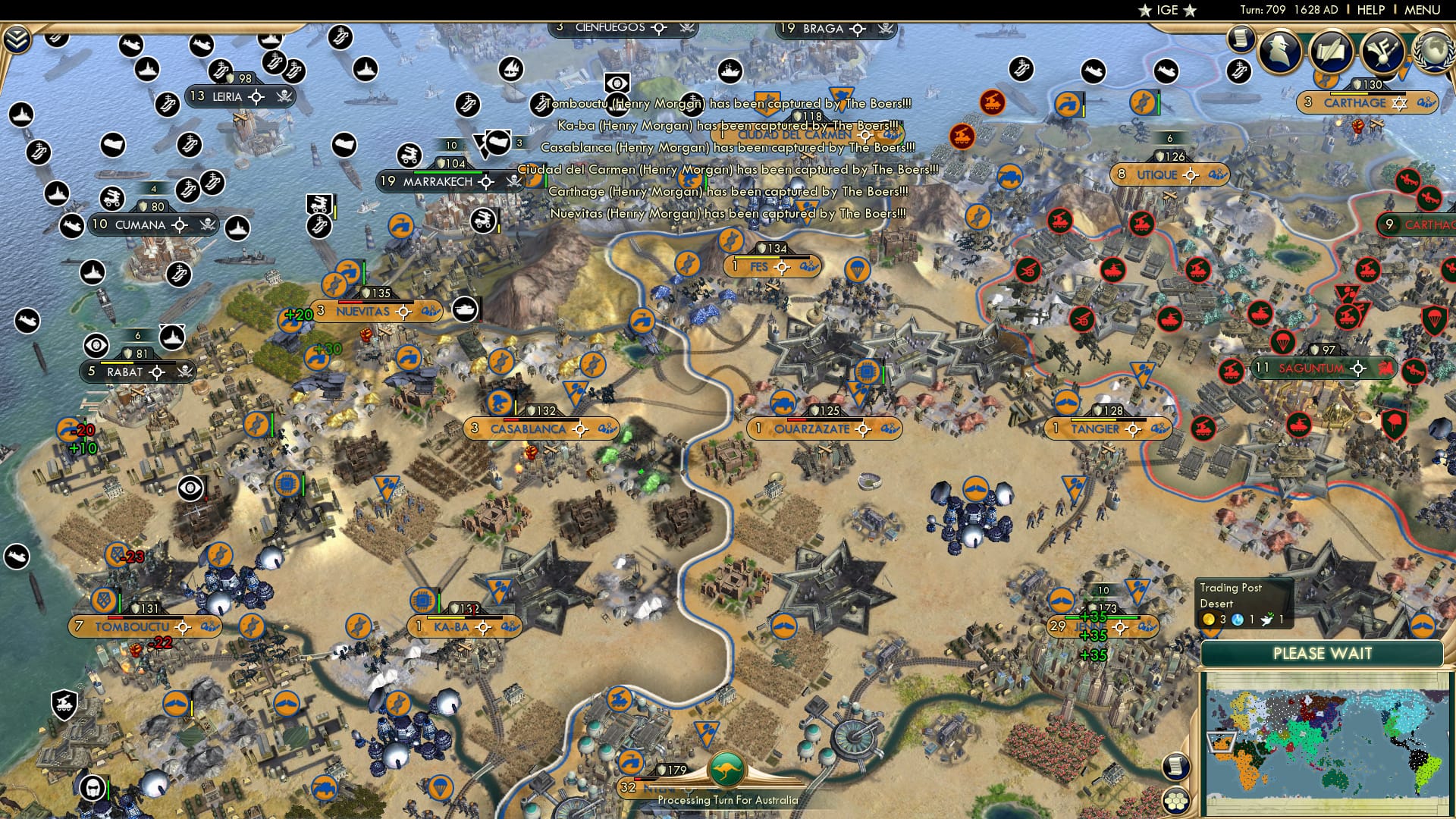Click the scroll icon above the minimap hexagon button
The height and width of the screenshot is (819, 1456).
pos(1175,767)
